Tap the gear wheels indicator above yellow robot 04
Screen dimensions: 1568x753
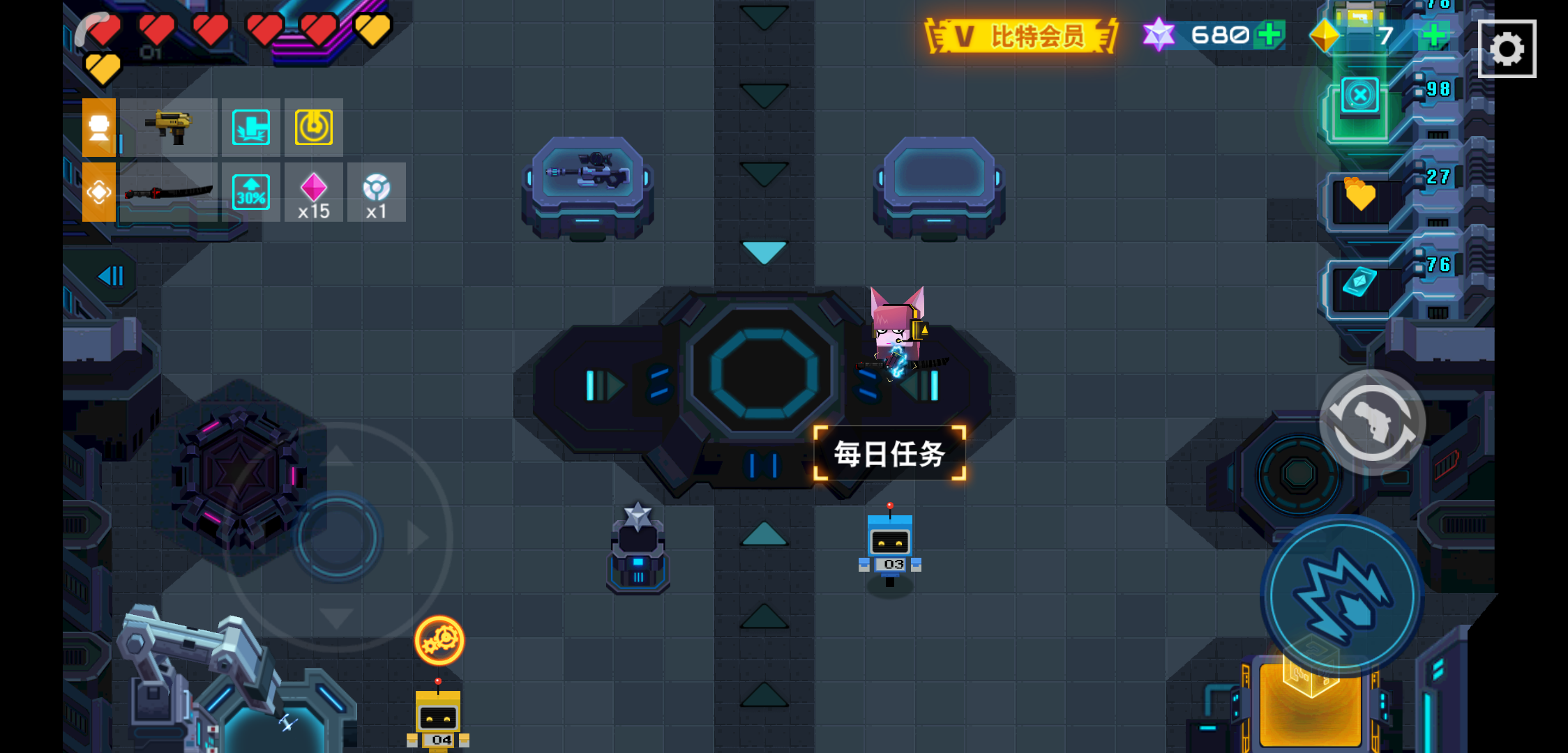tap(439, 639)
